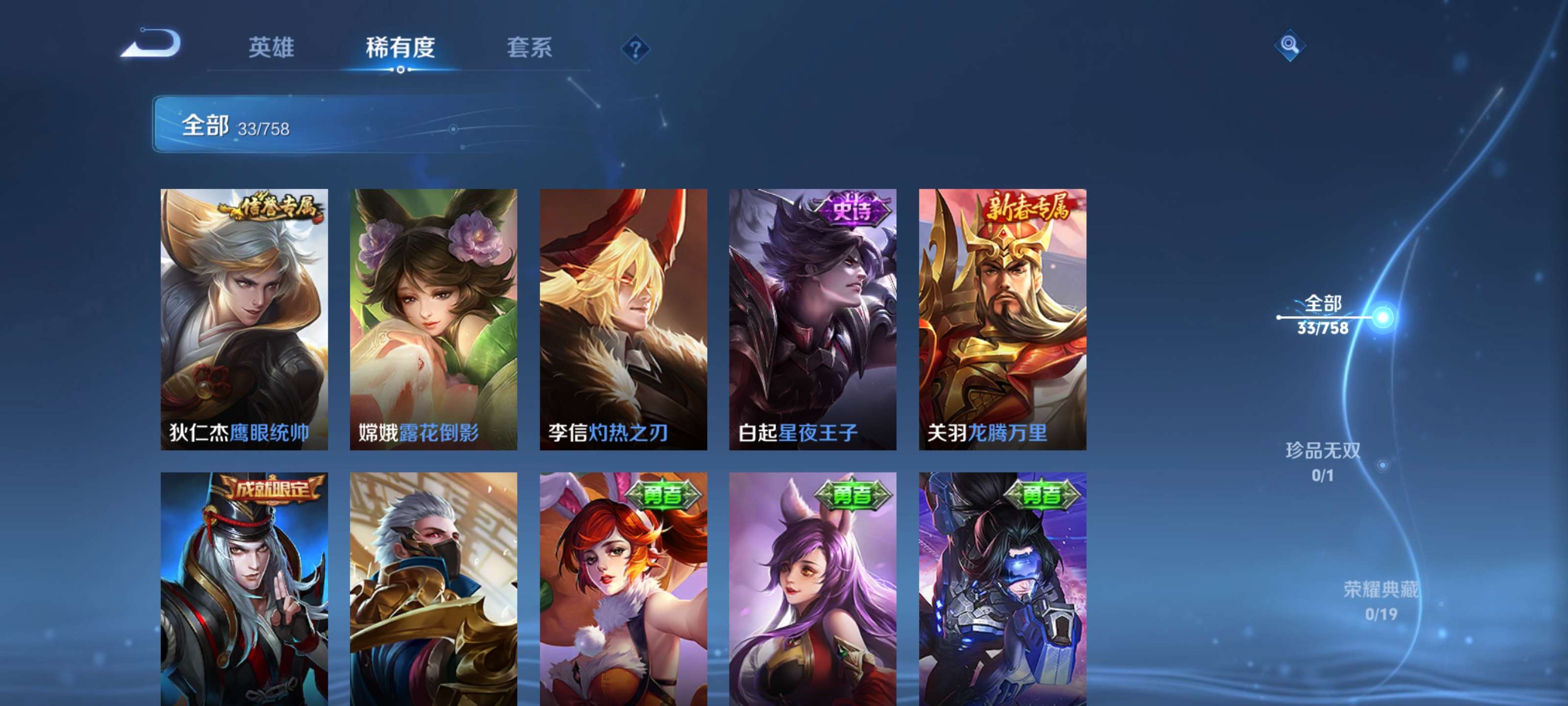Switch to the 套系 tab

pyautogui.click(x=530, y=49)
